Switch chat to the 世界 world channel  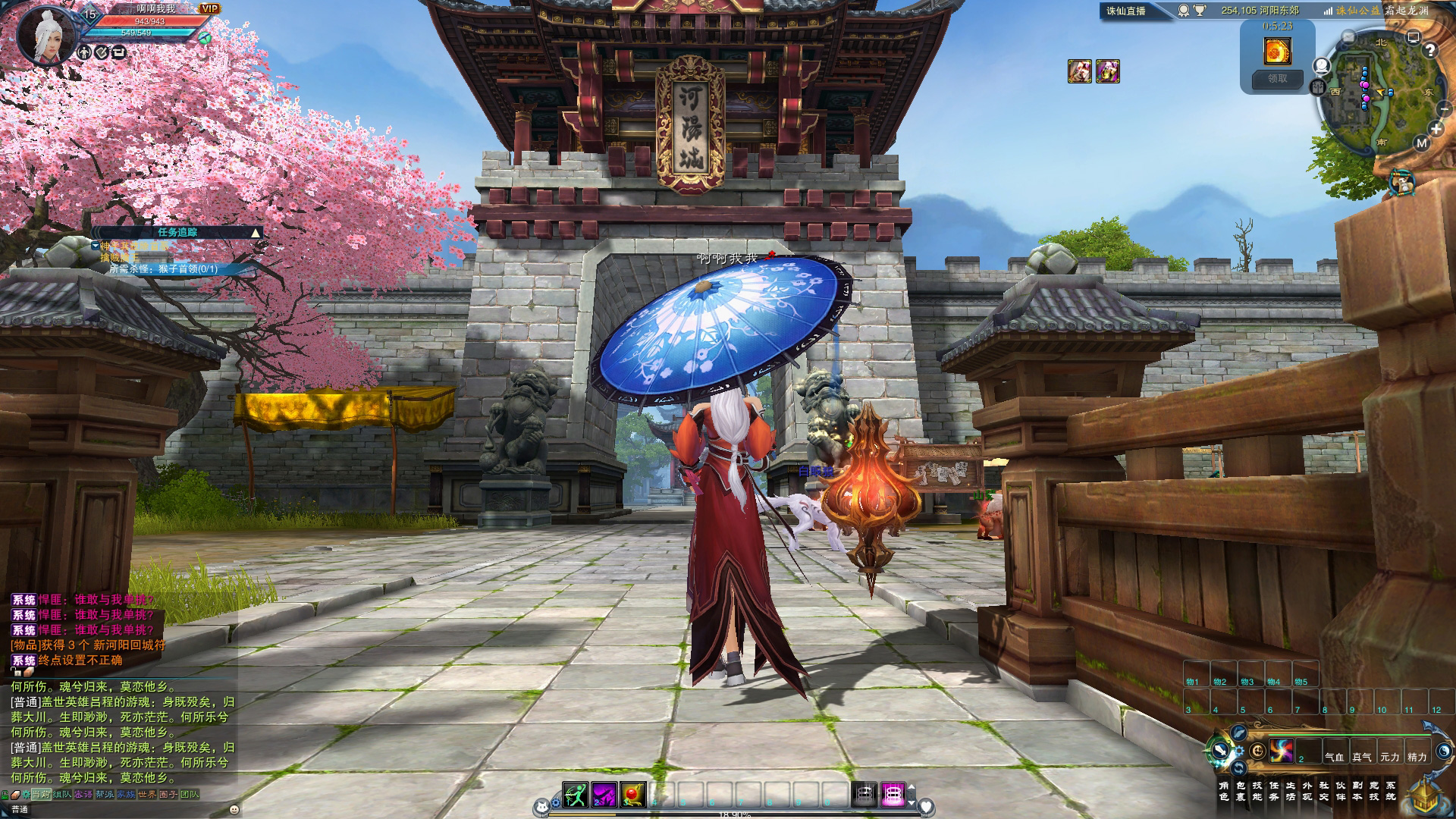click(146, 795)
